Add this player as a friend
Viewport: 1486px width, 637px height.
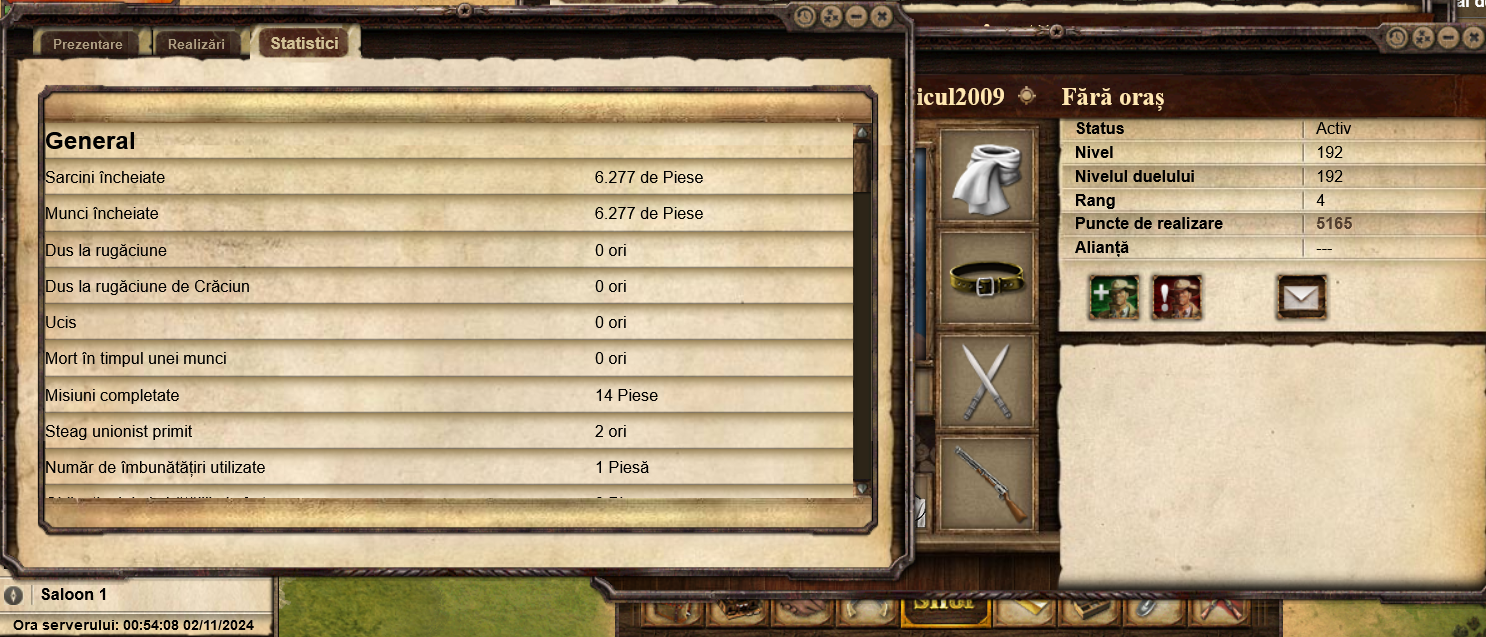pyautogui.click(x=1114, y=297)
